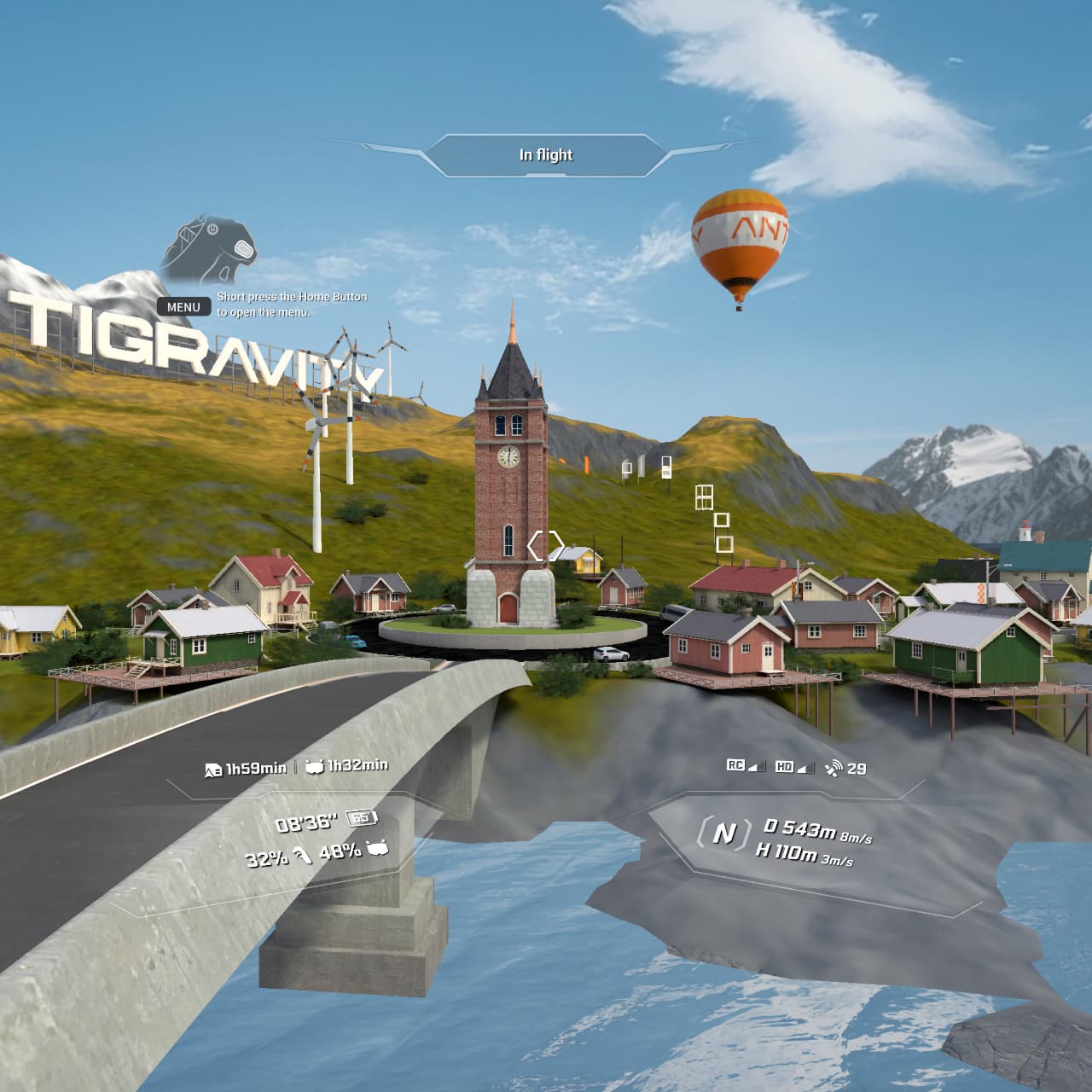Toggle the In flight status banner
This screenshot has height=1092, width=1092.
(549, 155)
